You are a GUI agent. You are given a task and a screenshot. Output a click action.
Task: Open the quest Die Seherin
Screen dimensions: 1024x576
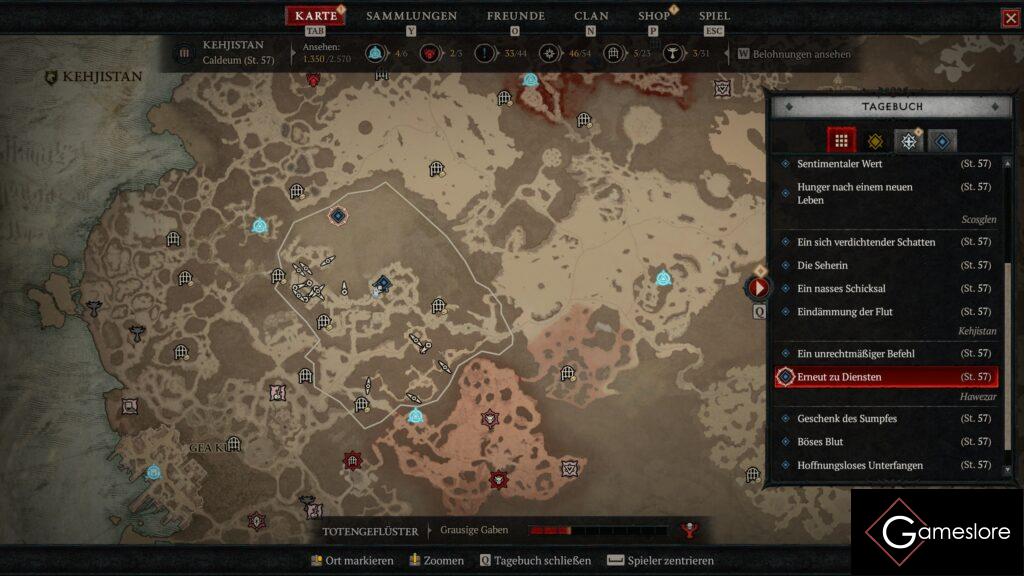[822, 266]
